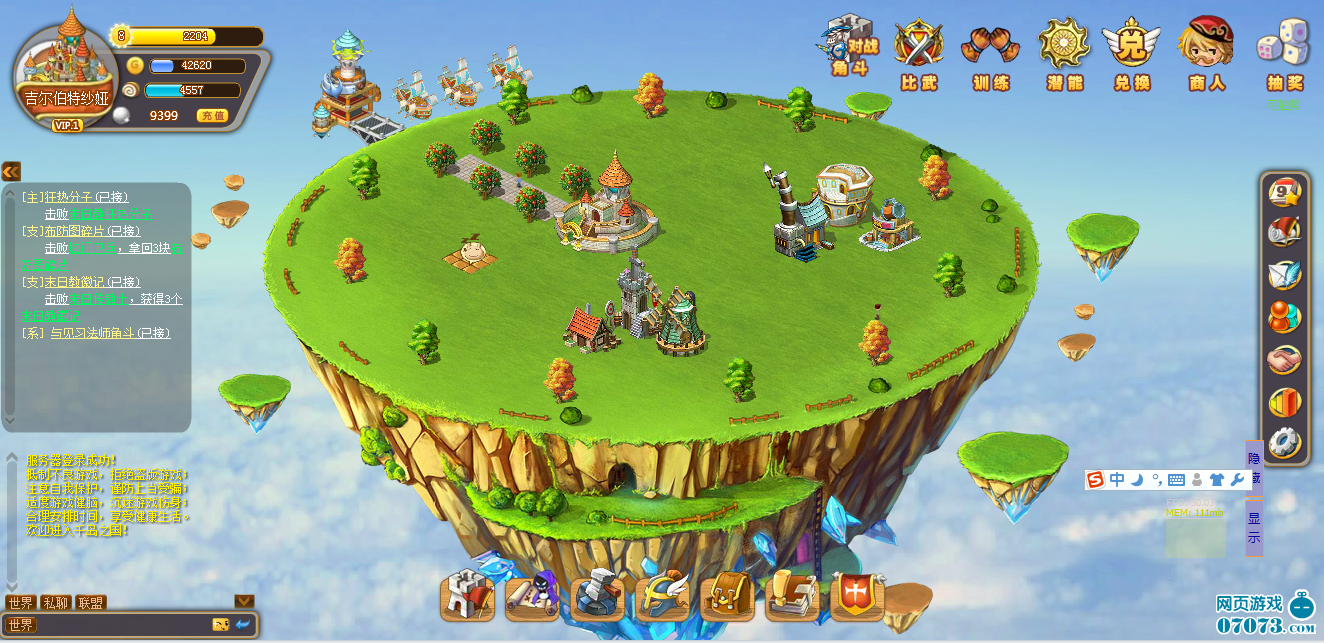Image resolution: width=1324 pixels, height=643 pixels.
Task: Open the 与见习法师角斗 quest link
Action: 110,333
